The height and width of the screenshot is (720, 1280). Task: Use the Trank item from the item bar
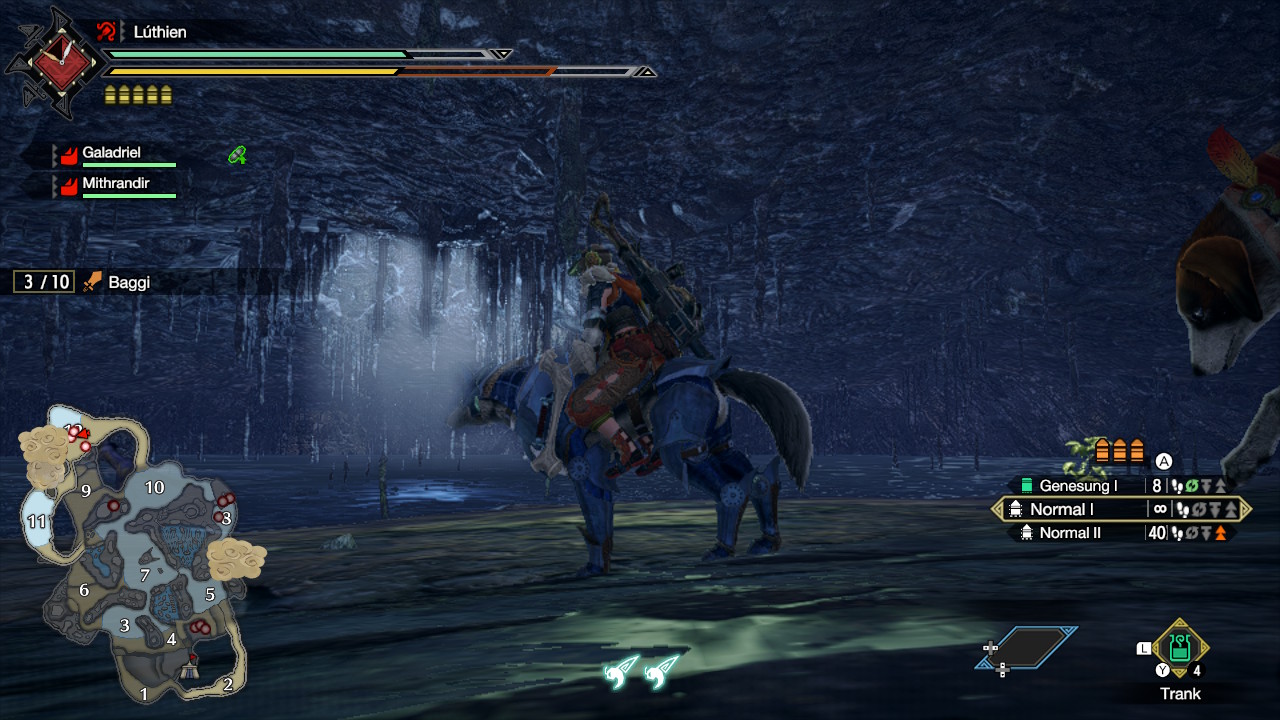(x=1180, y=648)
